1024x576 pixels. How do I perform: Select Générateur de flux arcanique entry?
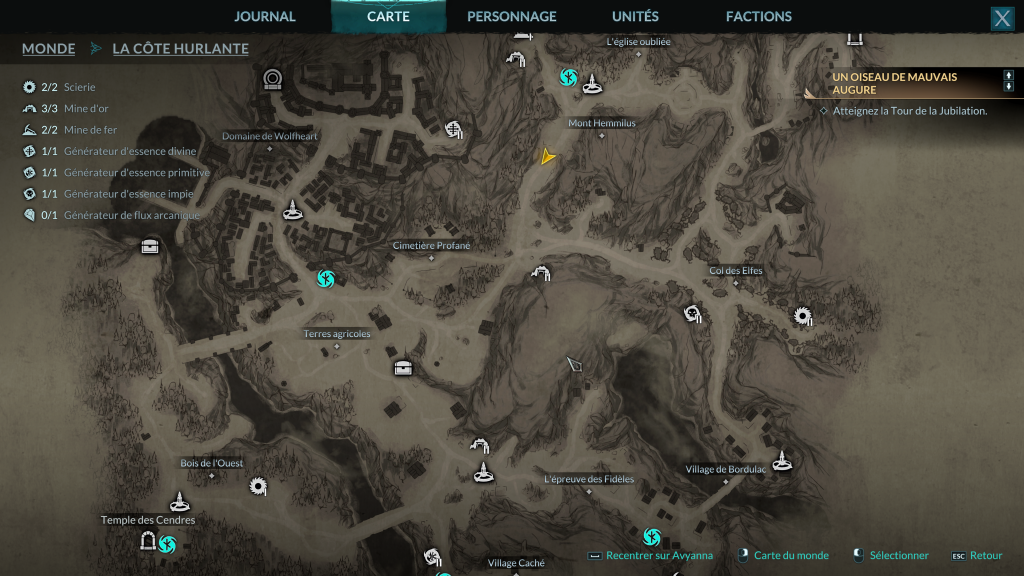coord(131,215)
